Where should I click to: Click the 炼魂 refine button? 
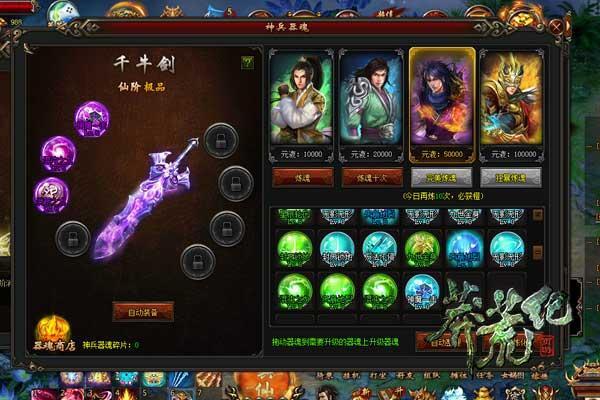(303, 176)
